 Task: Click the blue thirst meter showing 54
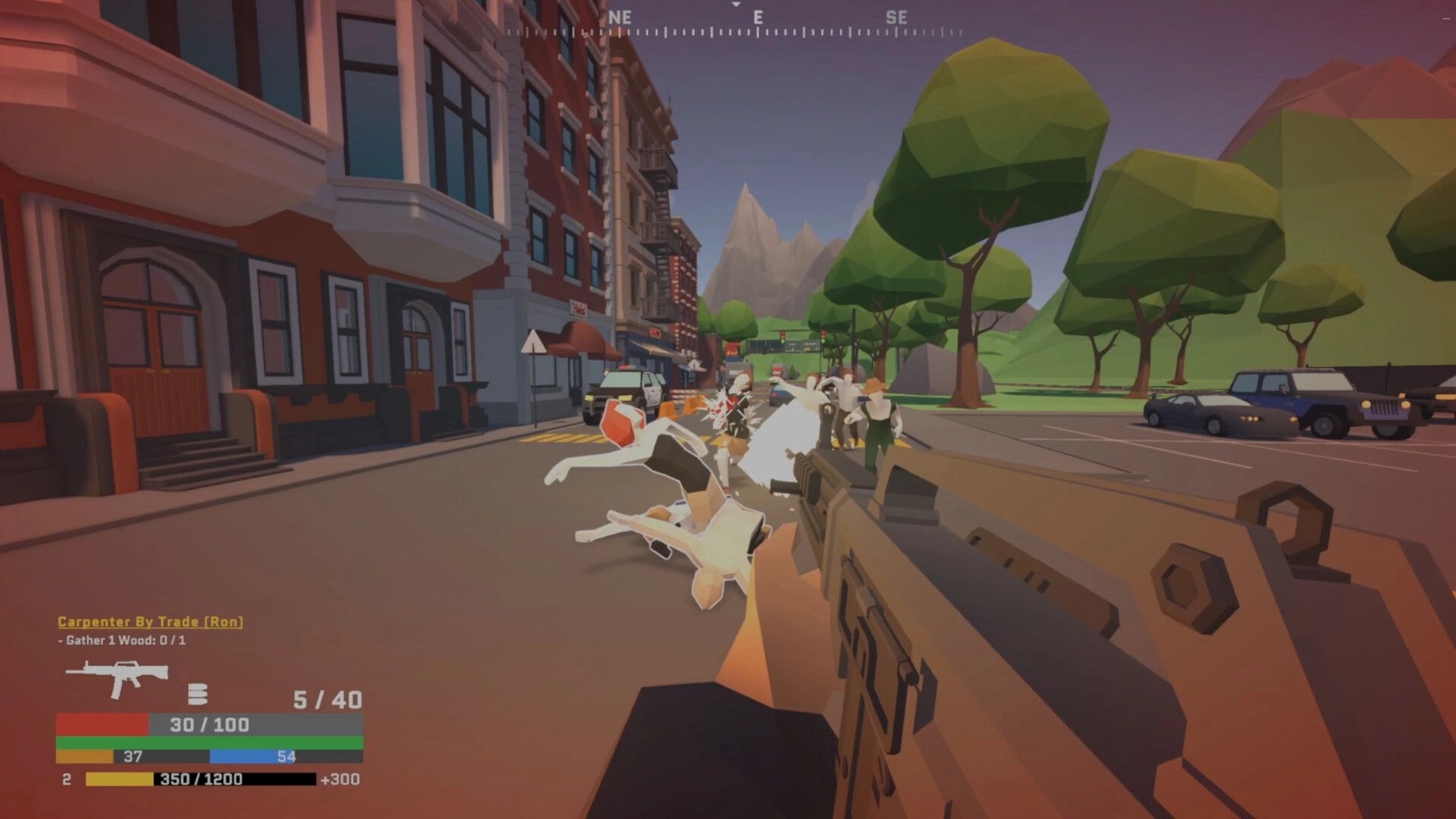265,757
